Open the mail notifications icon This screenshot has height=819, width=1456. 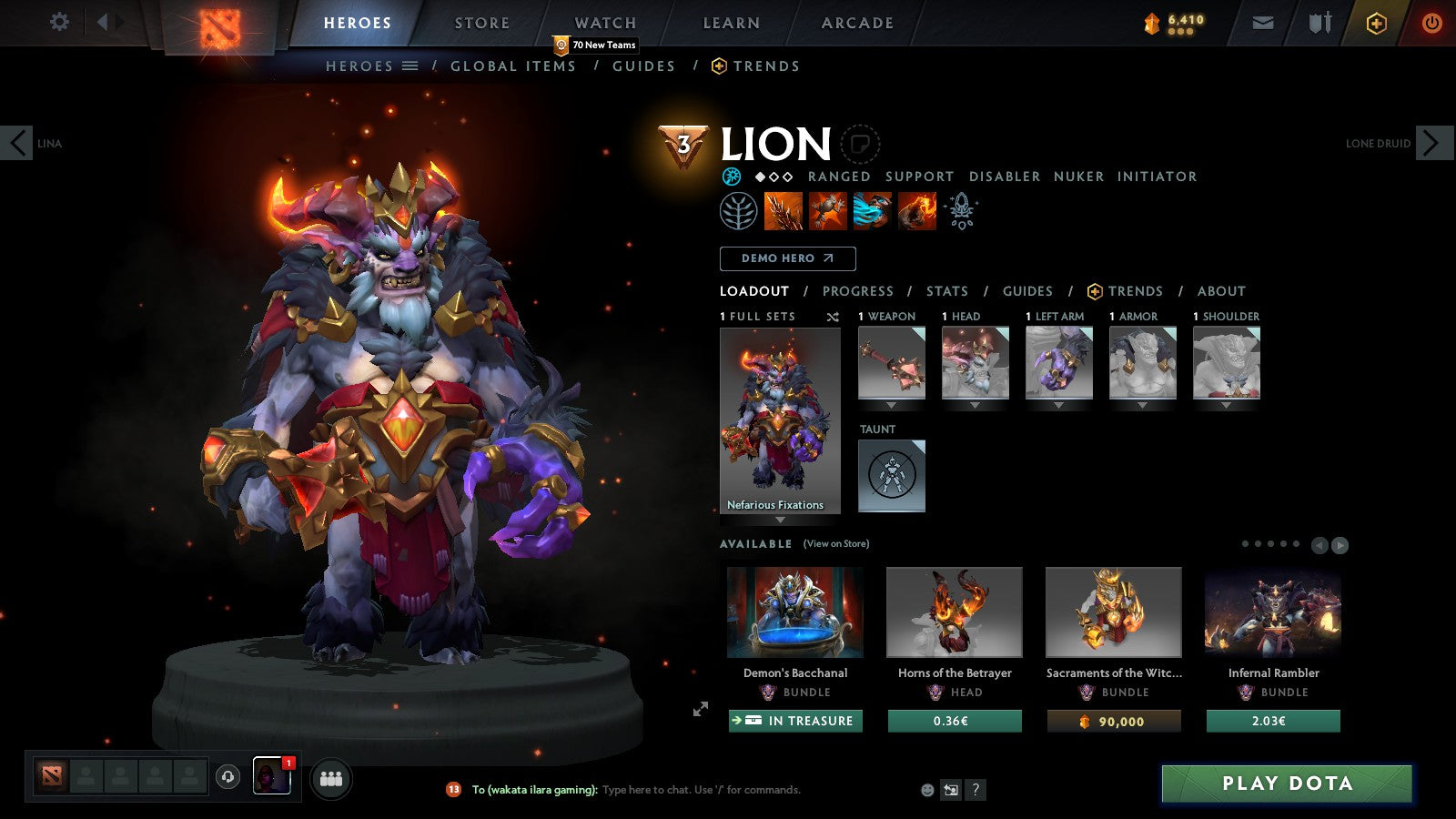1263,22
